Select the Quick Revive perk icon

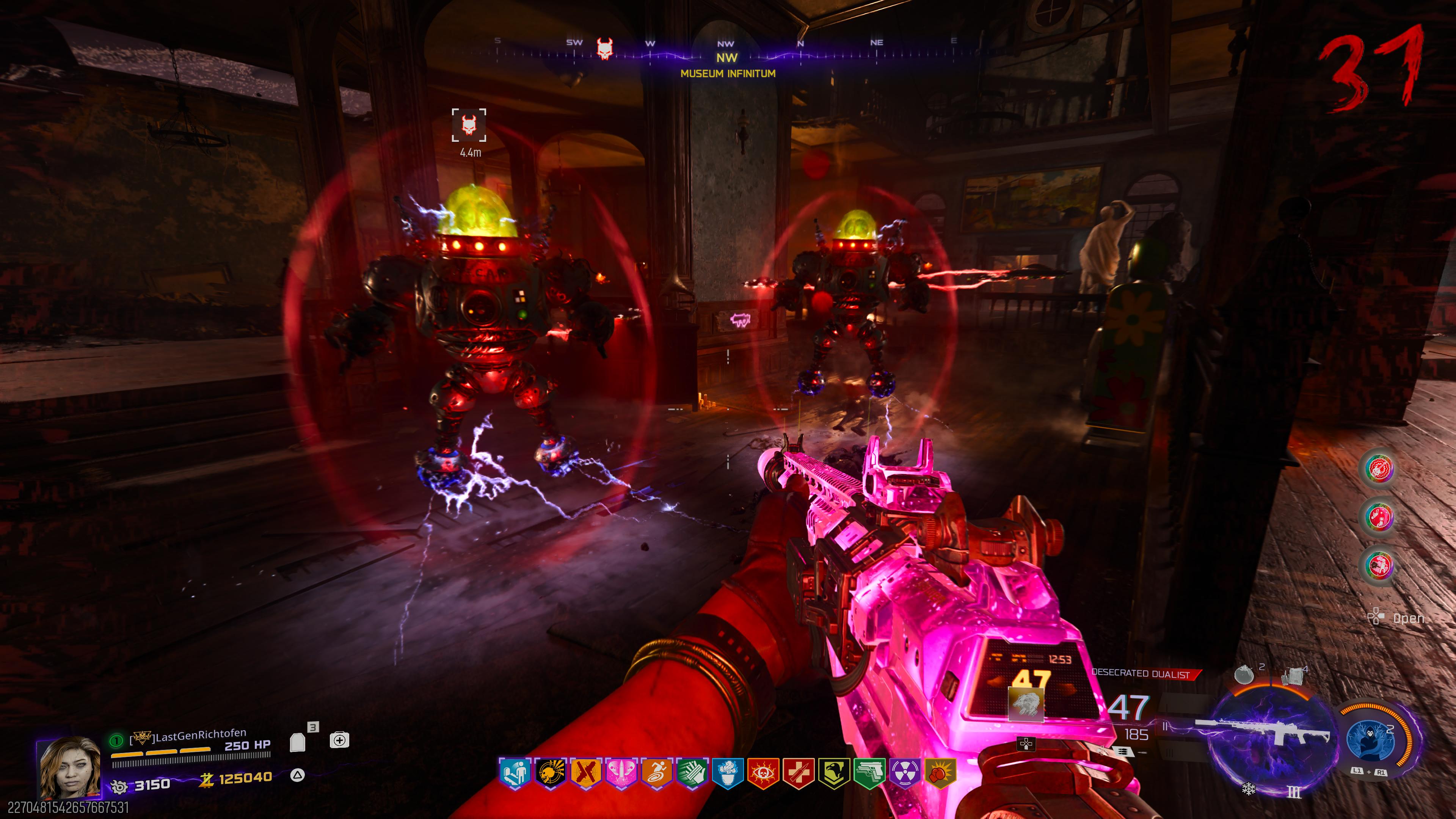pyautogui.click(x=515, y=773)
